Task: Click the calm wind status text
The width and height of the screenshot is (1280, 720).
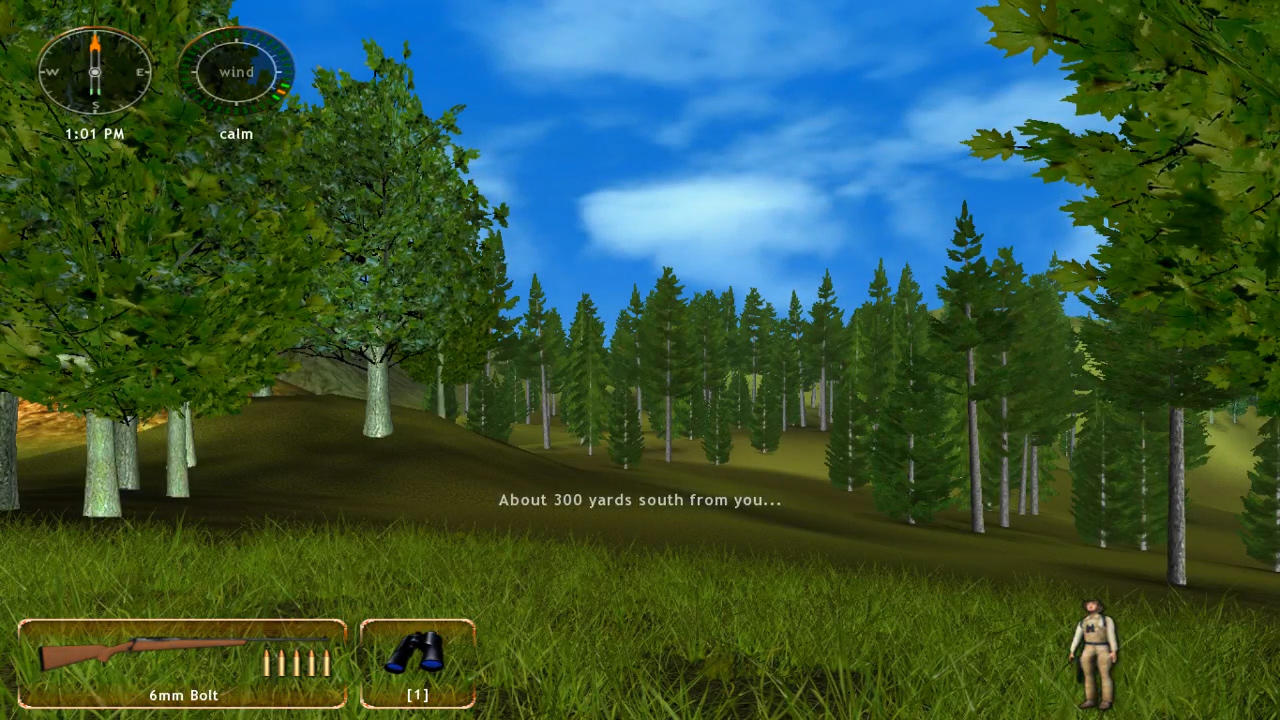Action: pyautogui.click(x=236, y=133)
